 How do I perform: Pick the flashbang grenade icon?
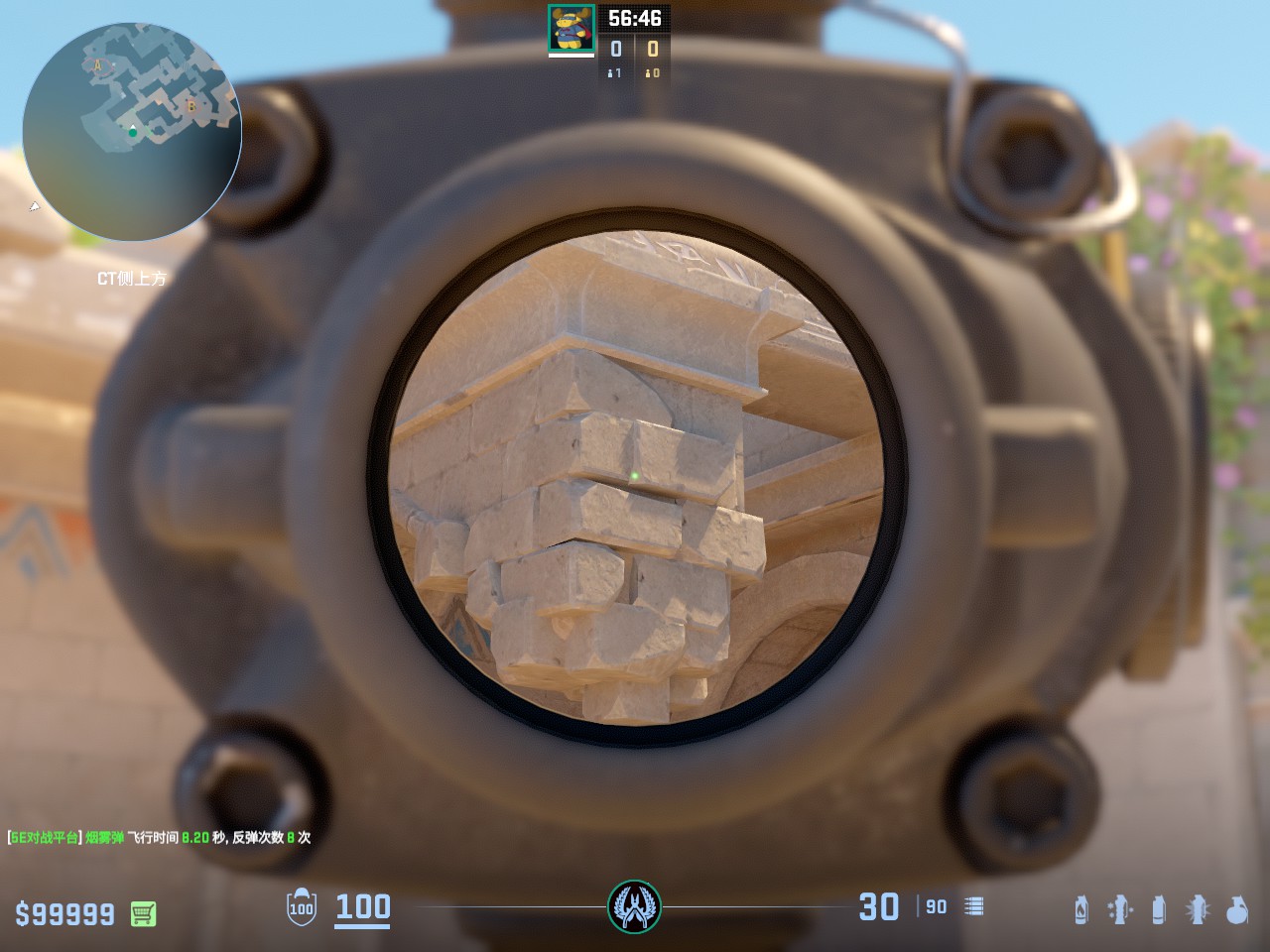point(1198,909)
